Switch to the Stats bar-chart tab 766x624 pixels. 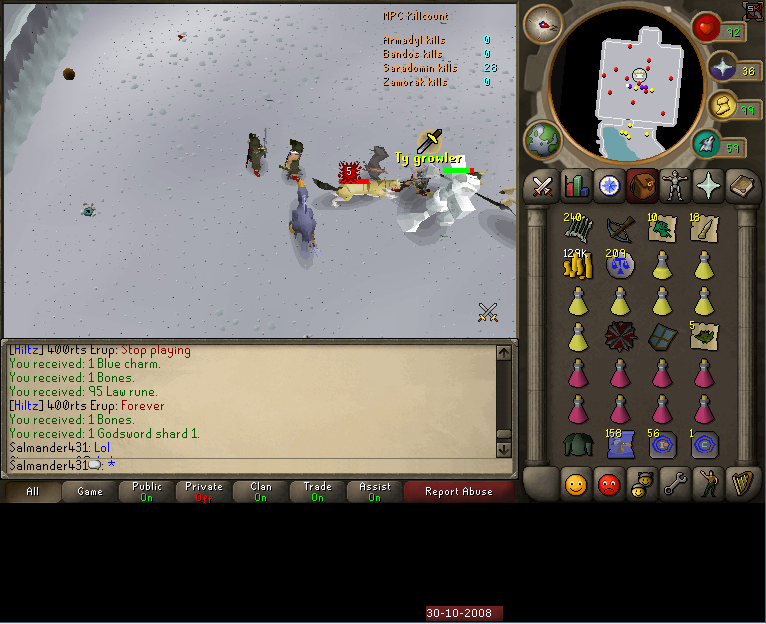point(576,186)
